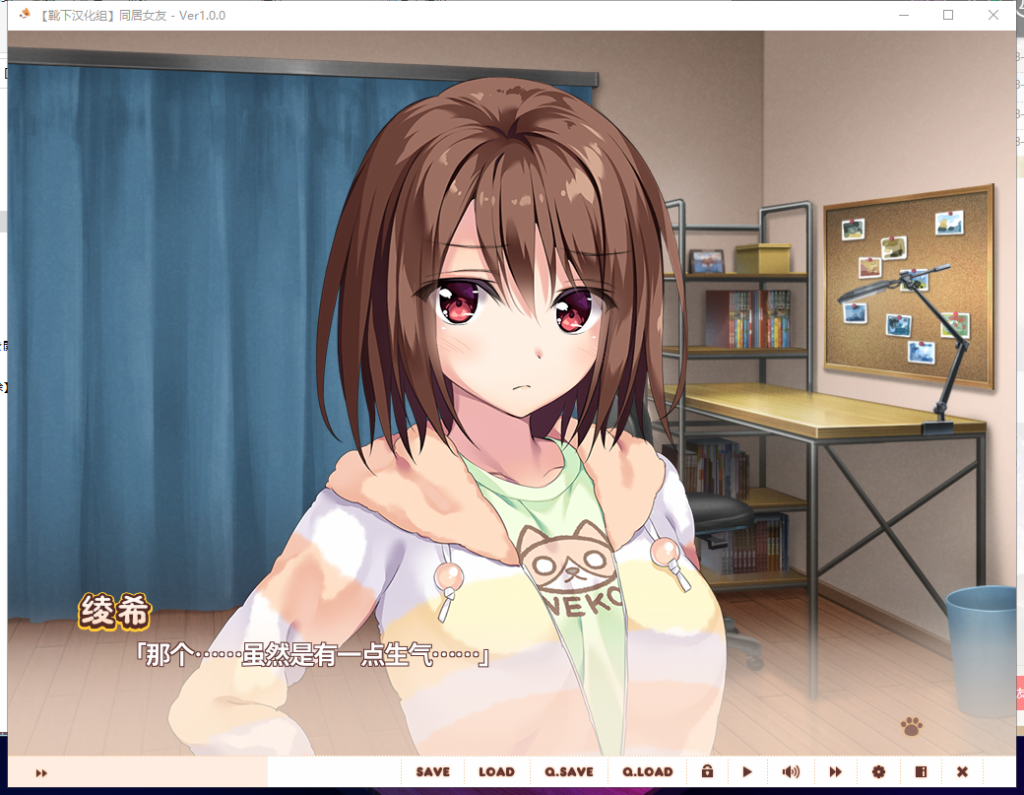This screenshot has height=795, width=1024.
Task: Advance dialogue via the paw print icon
Action: click(x=911, y=726)
